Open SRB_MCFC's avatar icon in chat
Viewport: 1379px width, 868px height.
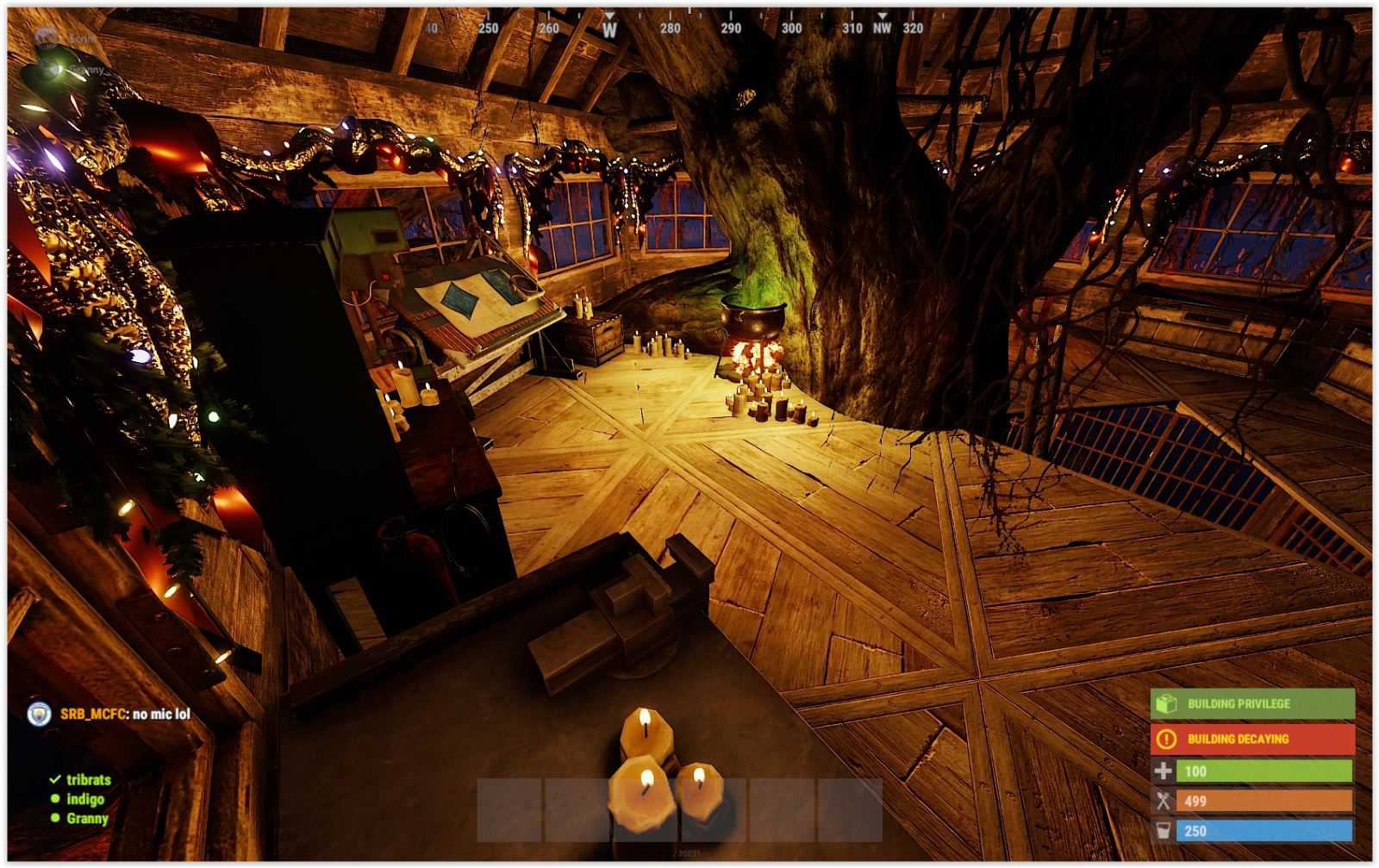pyautogui.click(x=39, y=714)
